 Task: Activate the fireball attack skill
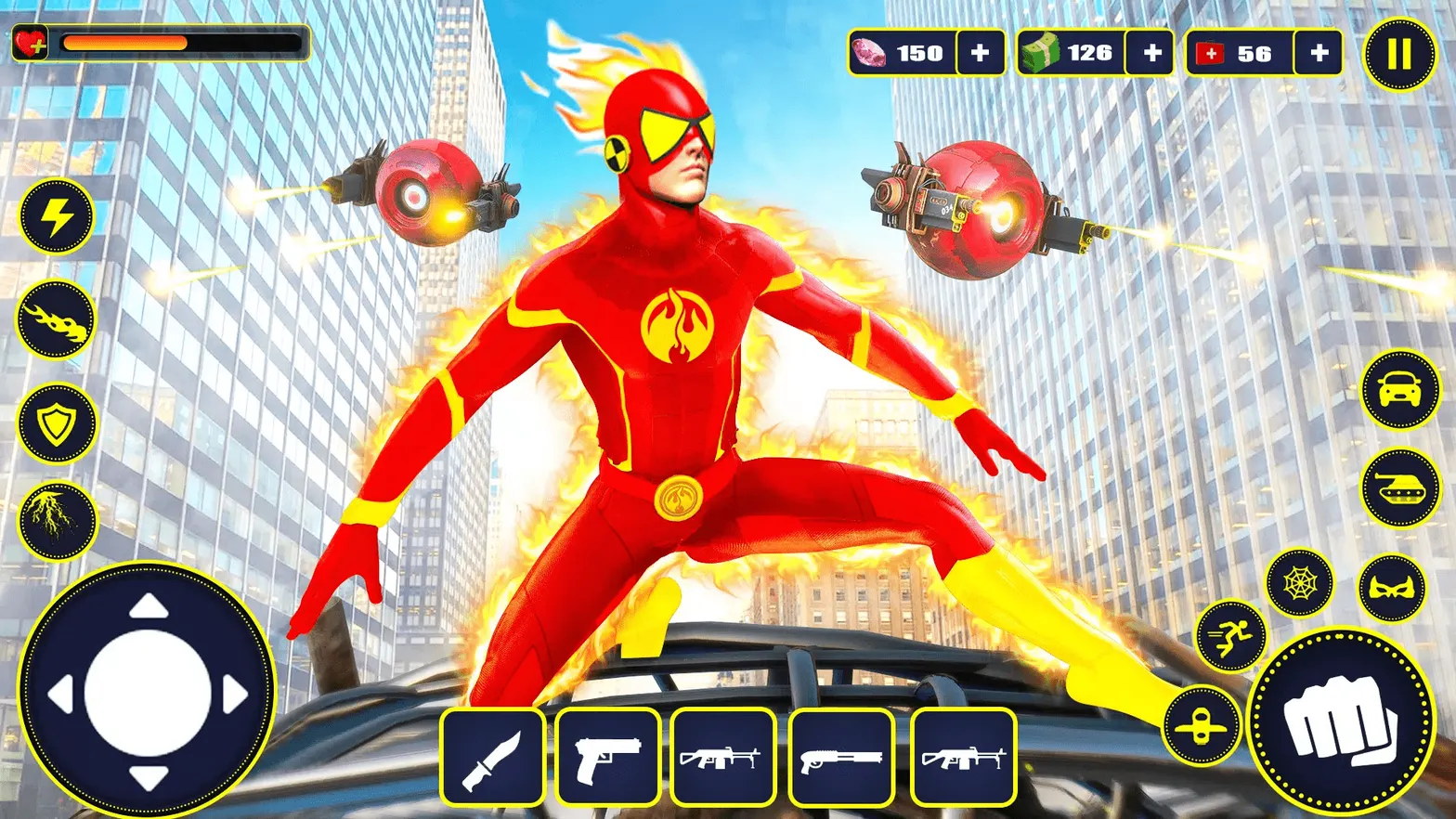(x=56, y=320)
